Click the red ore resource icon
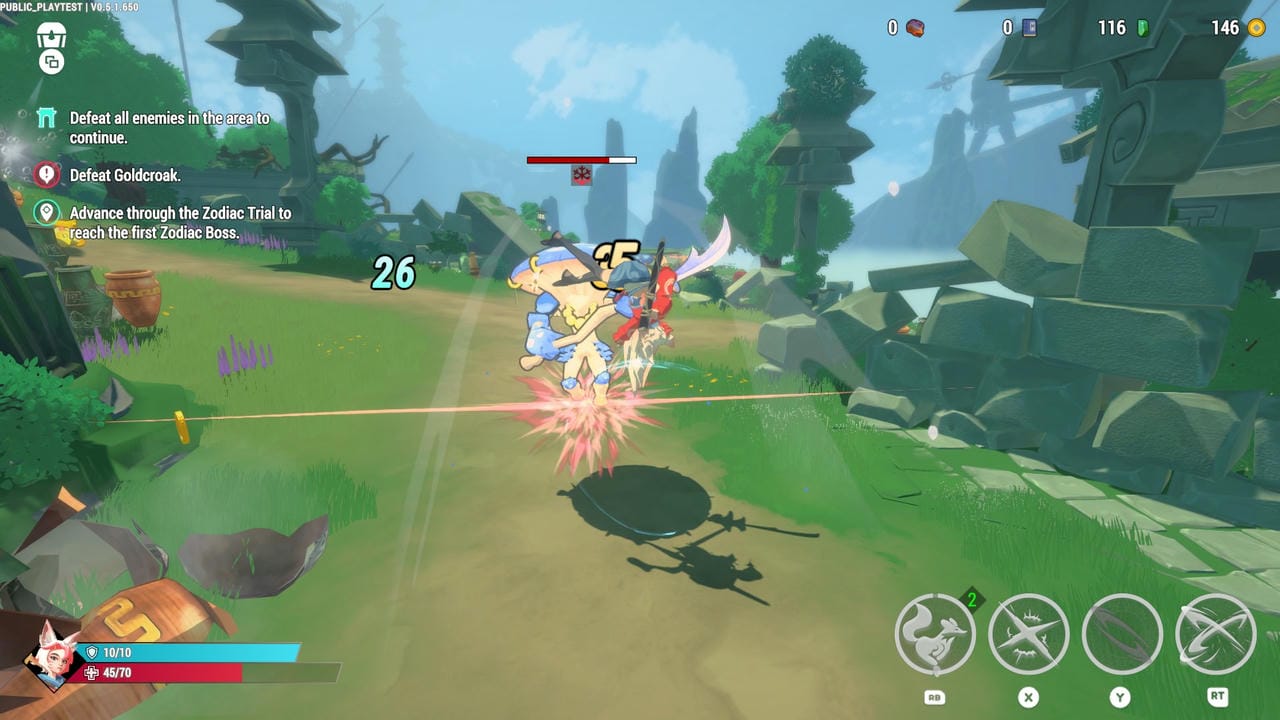The image size is (1280, 720). point(915,28)
